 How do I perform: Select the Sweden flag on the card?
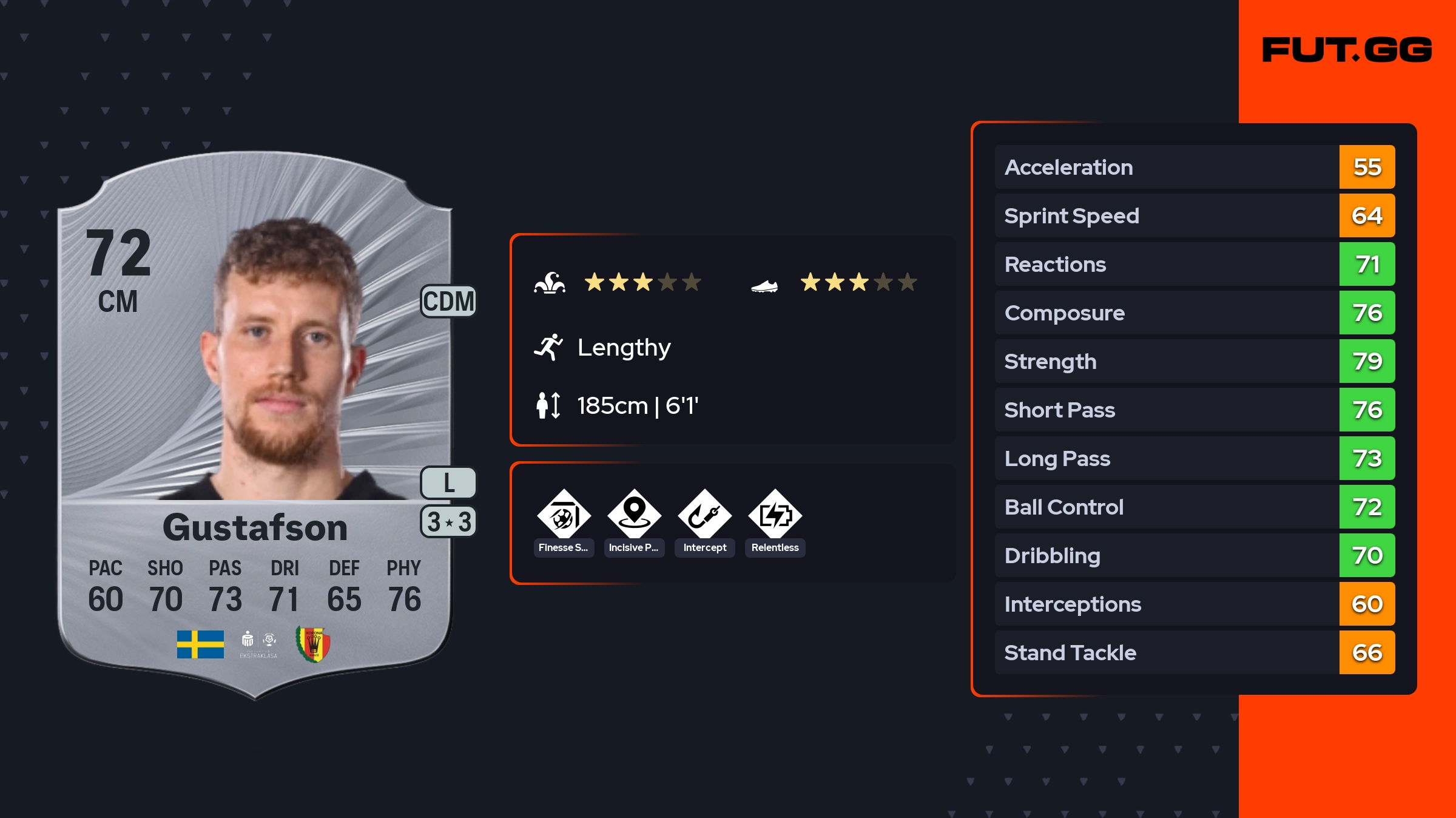pyautogui.click(x=200, y=644)
